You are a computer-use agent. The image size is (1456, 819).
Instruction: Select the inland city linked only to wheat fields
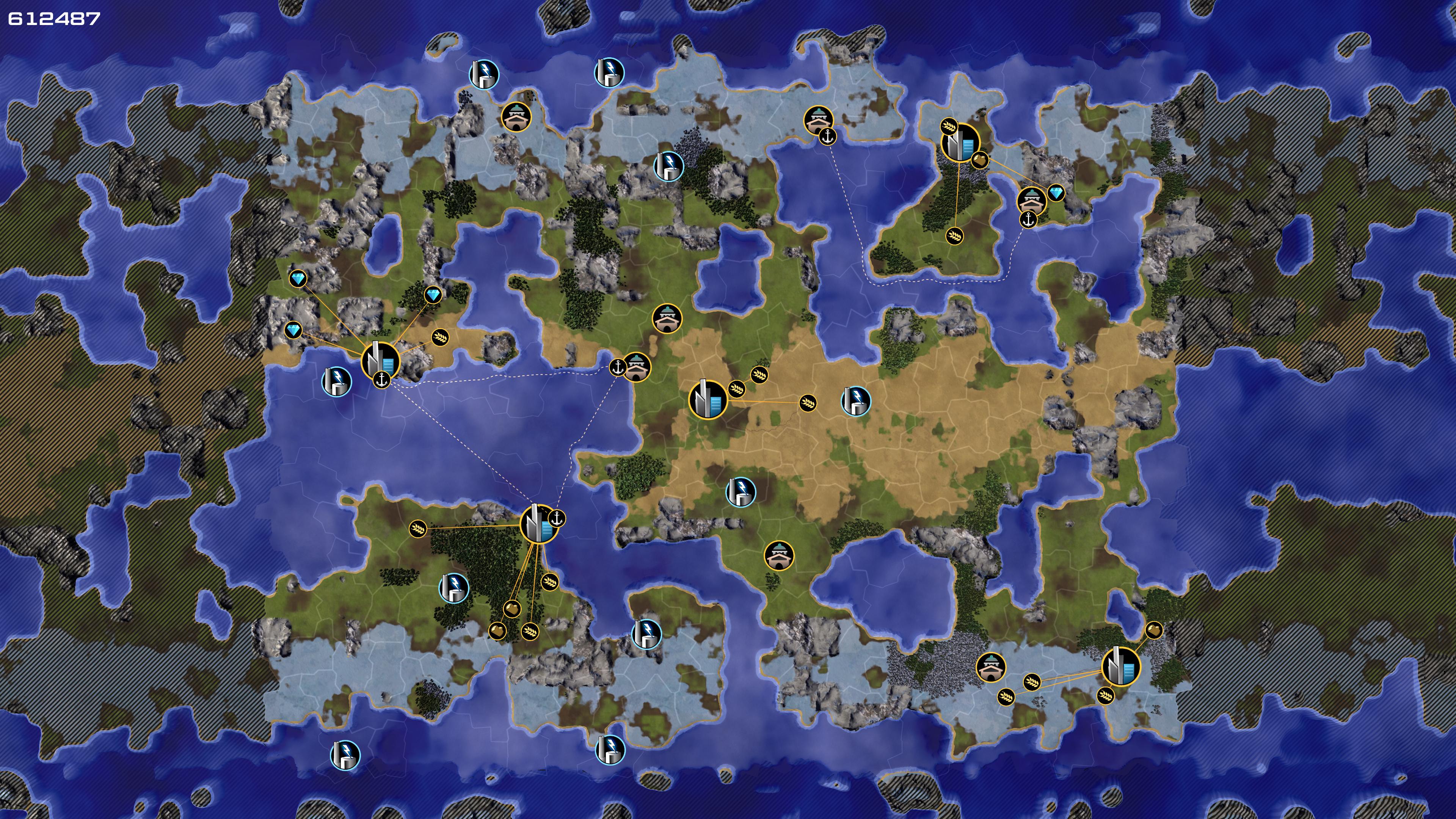click(x=707, y=400)
